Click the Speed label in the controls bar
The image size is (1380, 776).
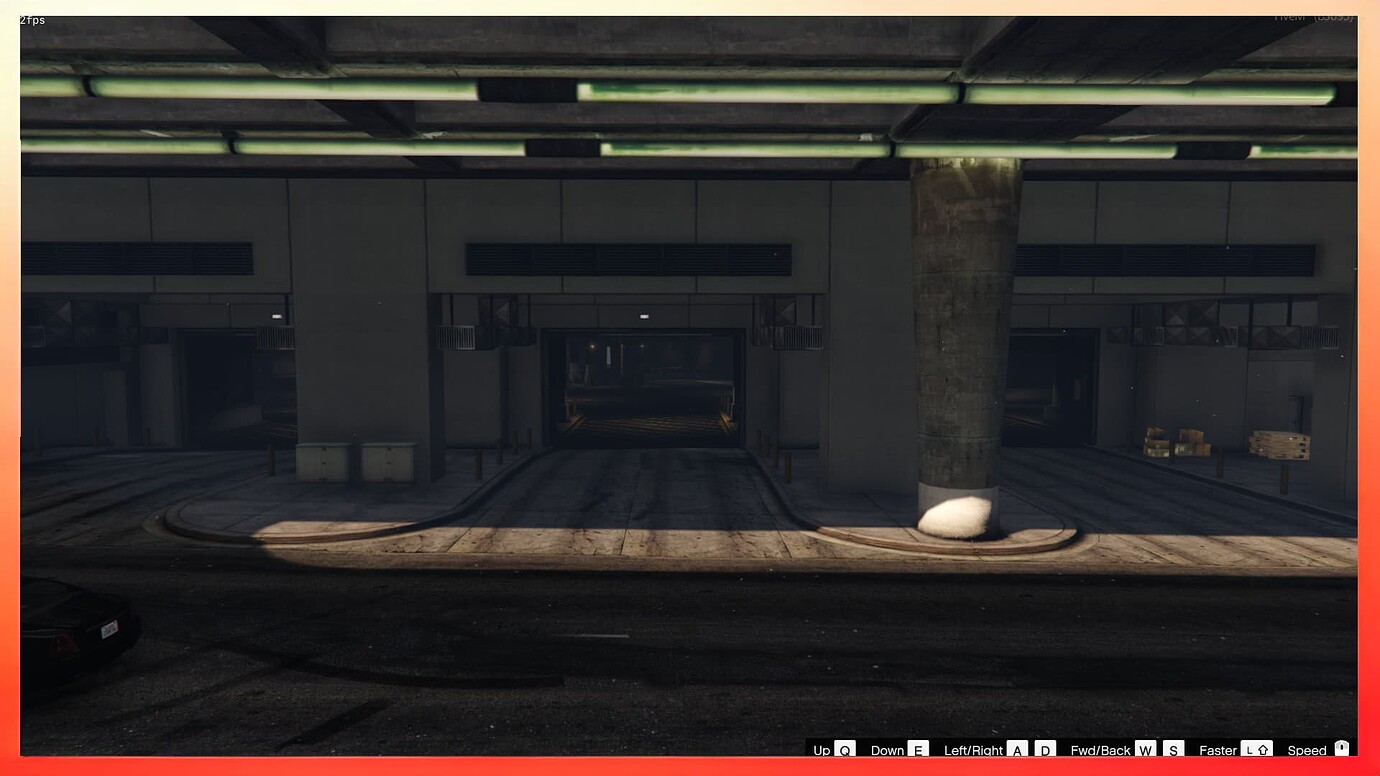(x=1306, y=750)
